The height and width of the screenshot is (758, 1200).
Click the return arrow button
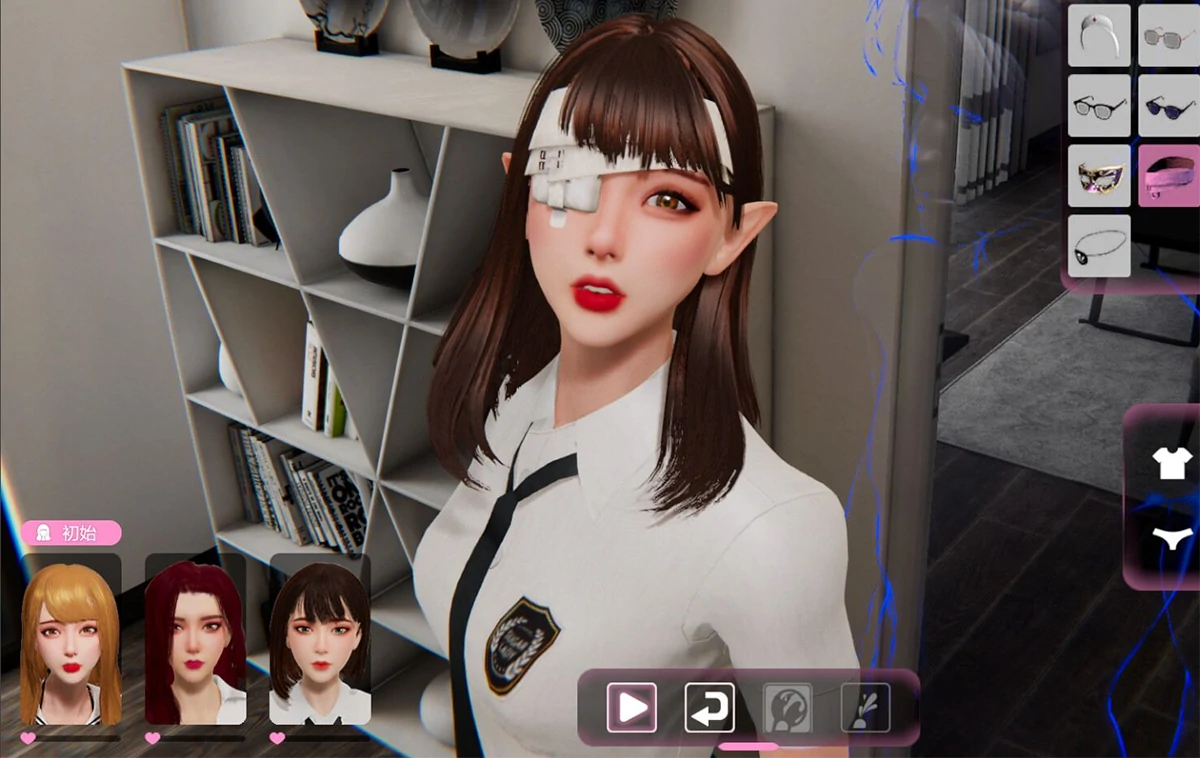point(709,708)
